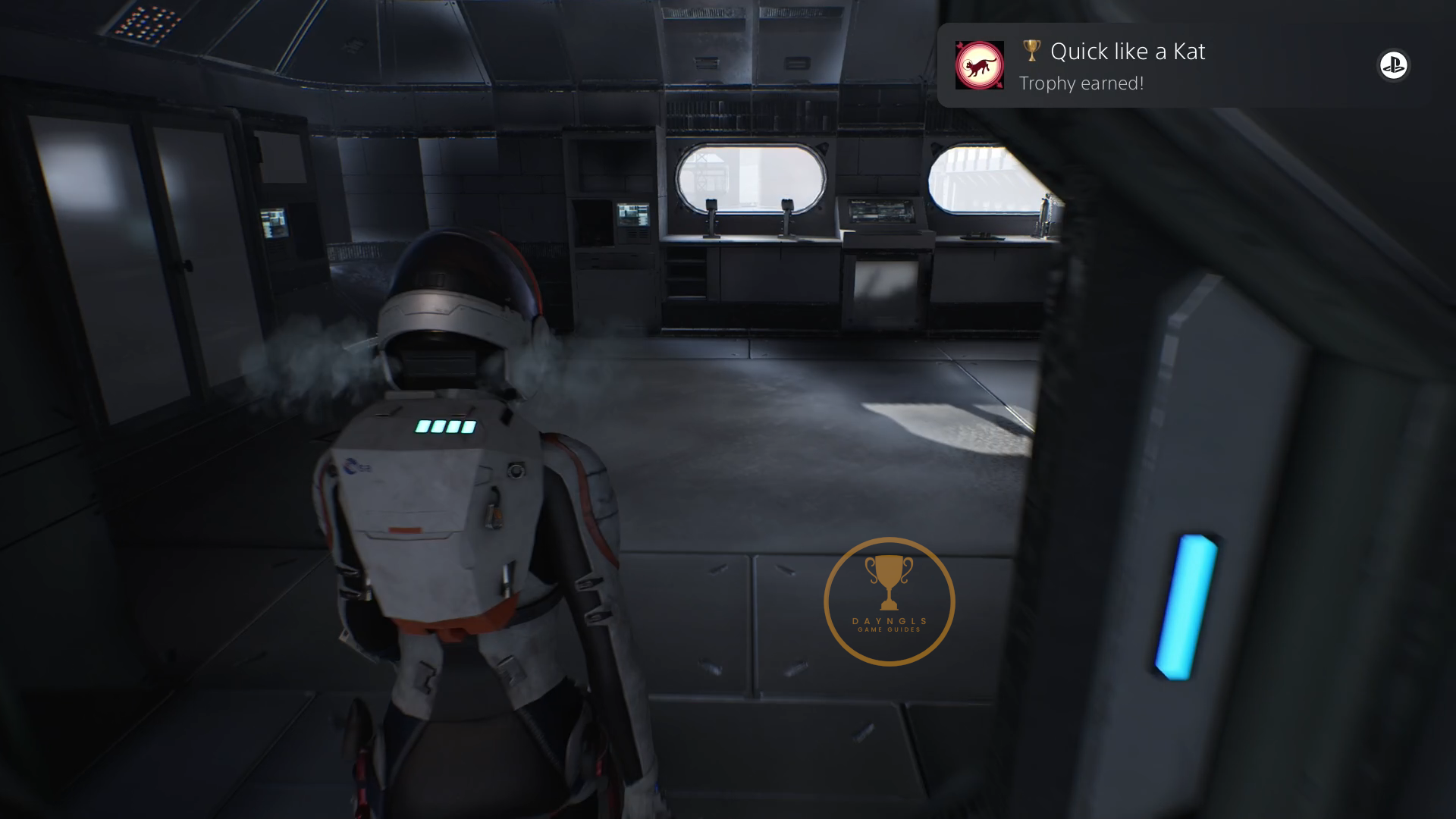This screenshot has height=819, width=1456.
Task: Click the DAYNGLS Game Guides trophy watermark
Action: pyautogui.click(x=889, y=601)
